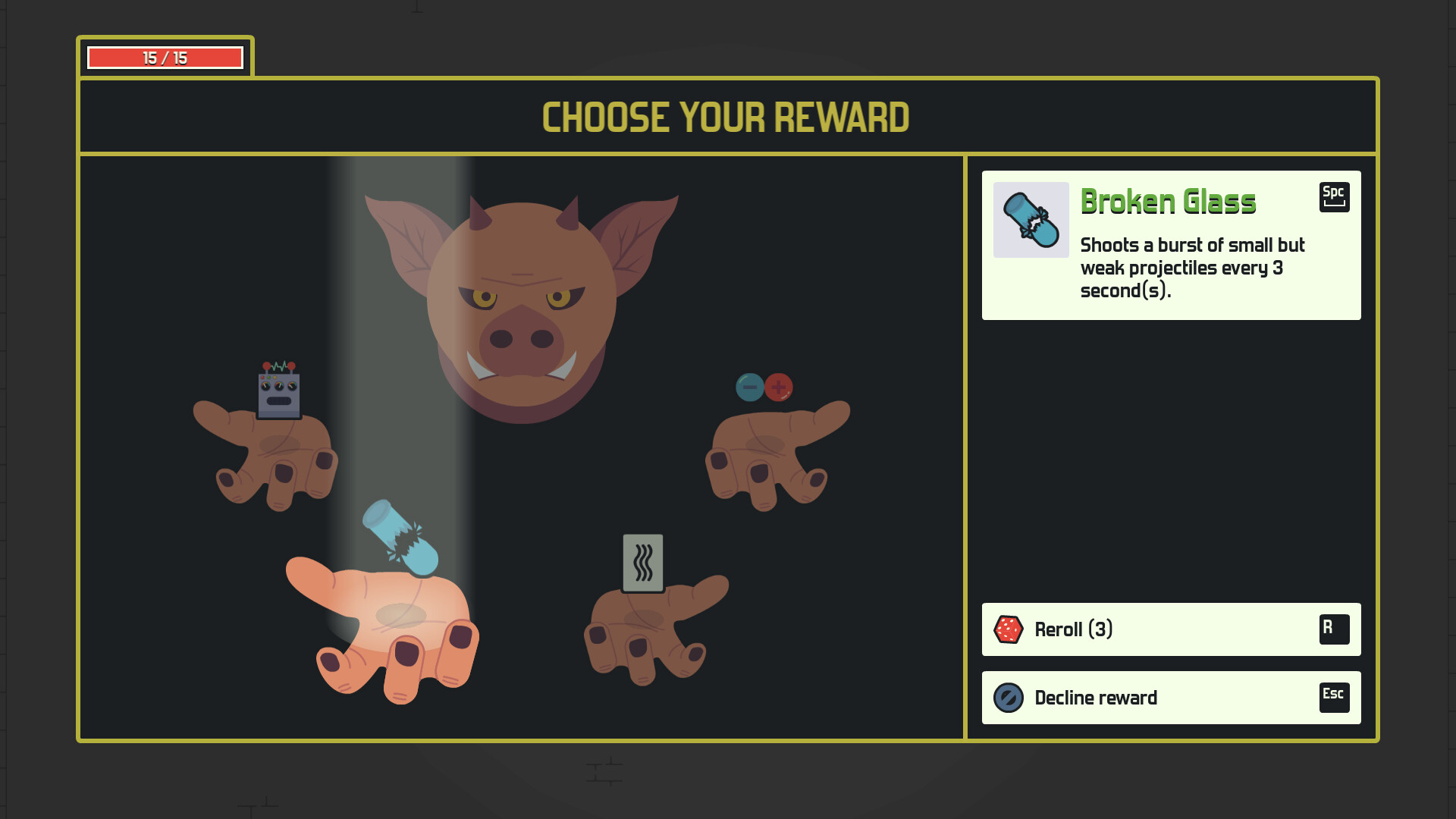The width and height of the screenshot is (1456, 819).
Task: Click the Choose Your Reward header
Action: pos(726,117)
